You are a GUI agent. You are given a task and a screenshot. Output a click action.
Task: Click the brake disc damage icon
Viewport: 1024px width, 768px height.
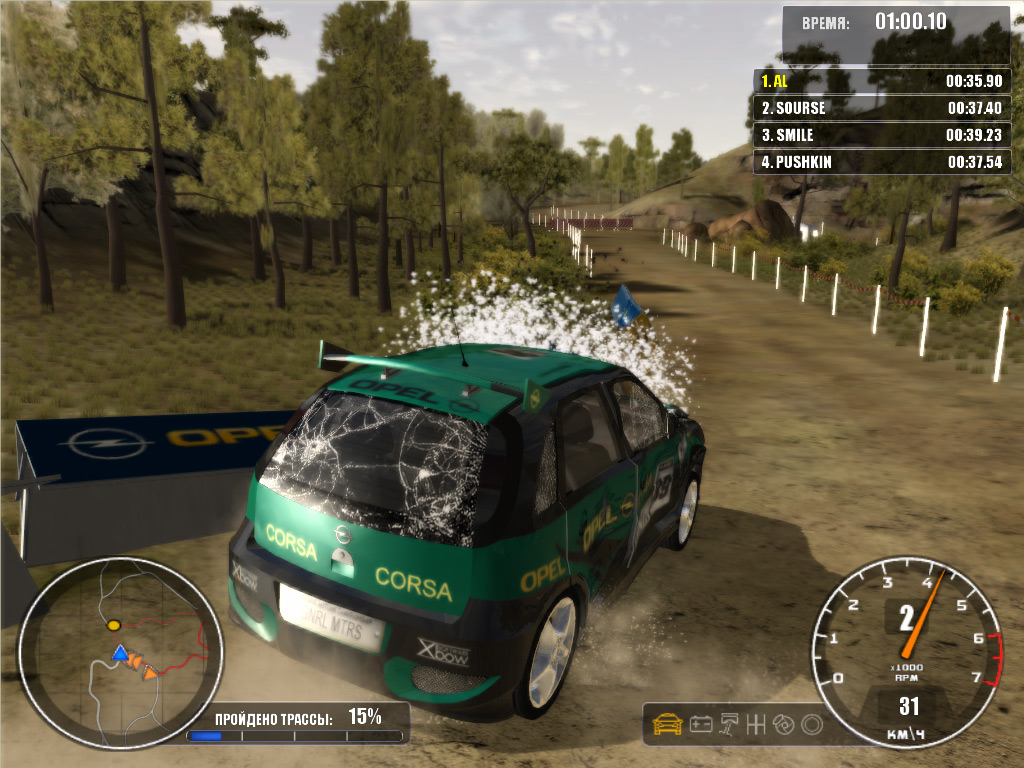784,724
